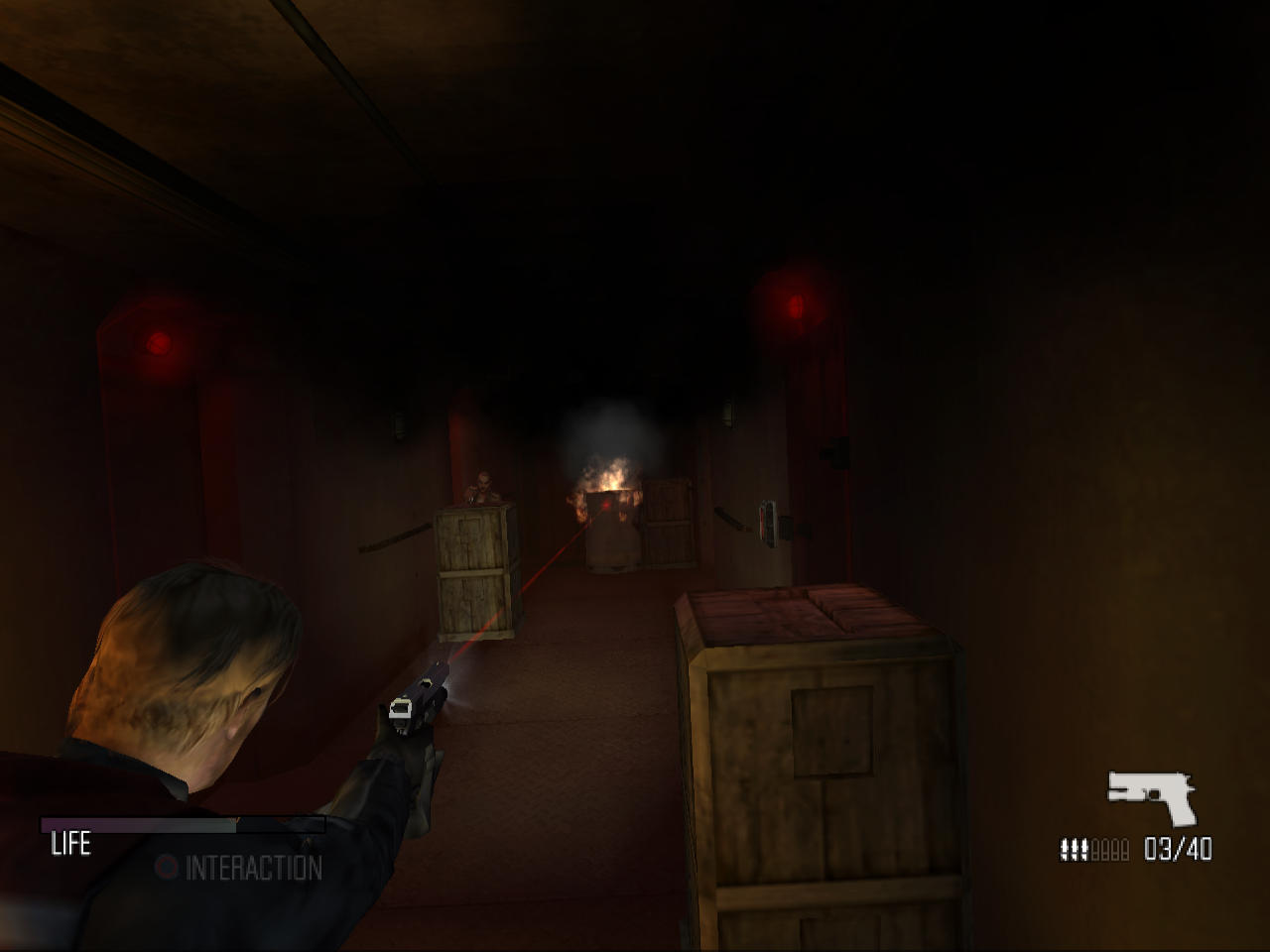1270x952 pixels.
Task: Select the equipped pistol weapon icon
Action: (1151, 794)
